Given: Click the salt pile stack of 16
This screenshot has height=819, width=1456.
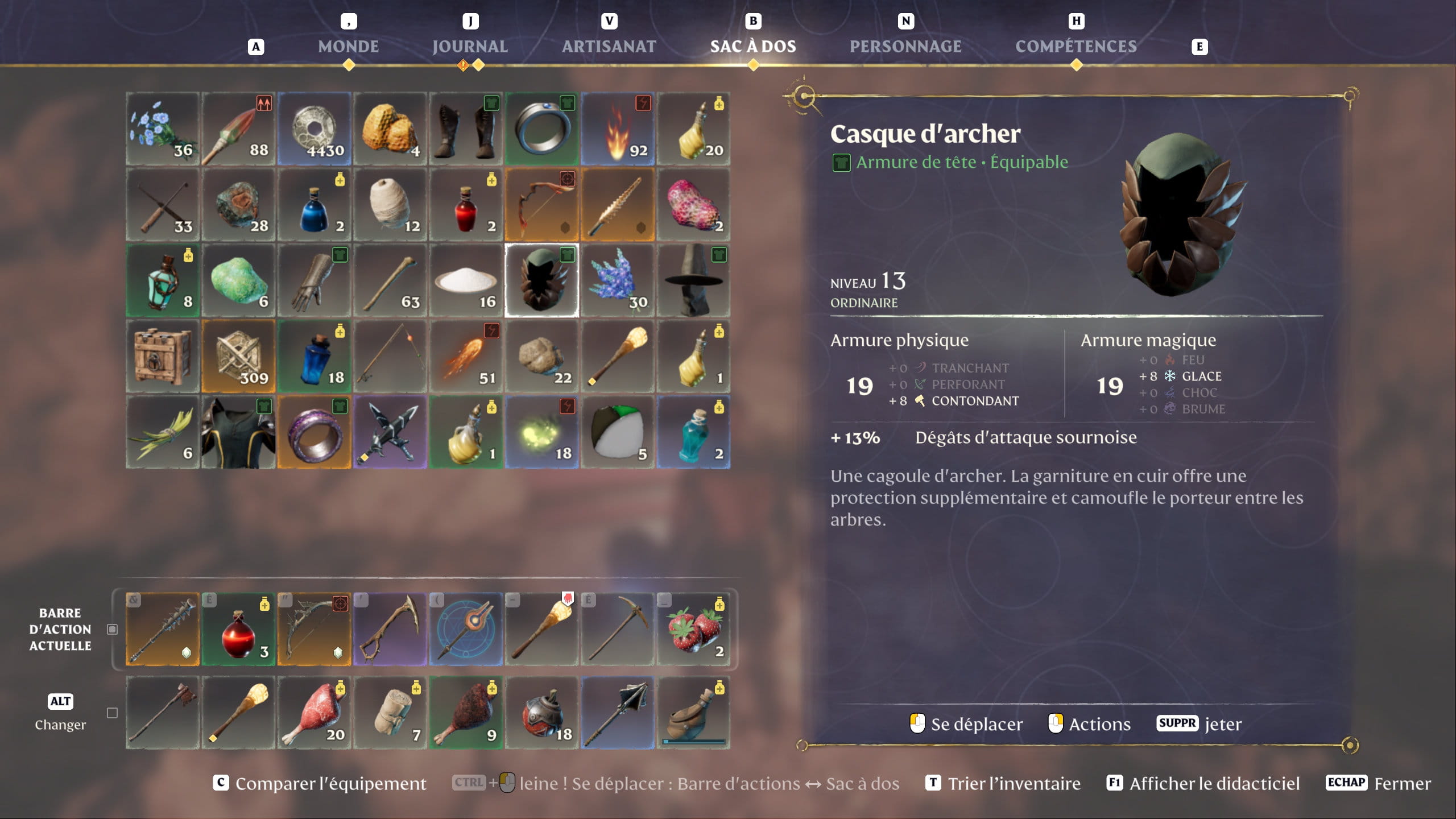Looking at the screenshot, I should (x=466, y=280).
